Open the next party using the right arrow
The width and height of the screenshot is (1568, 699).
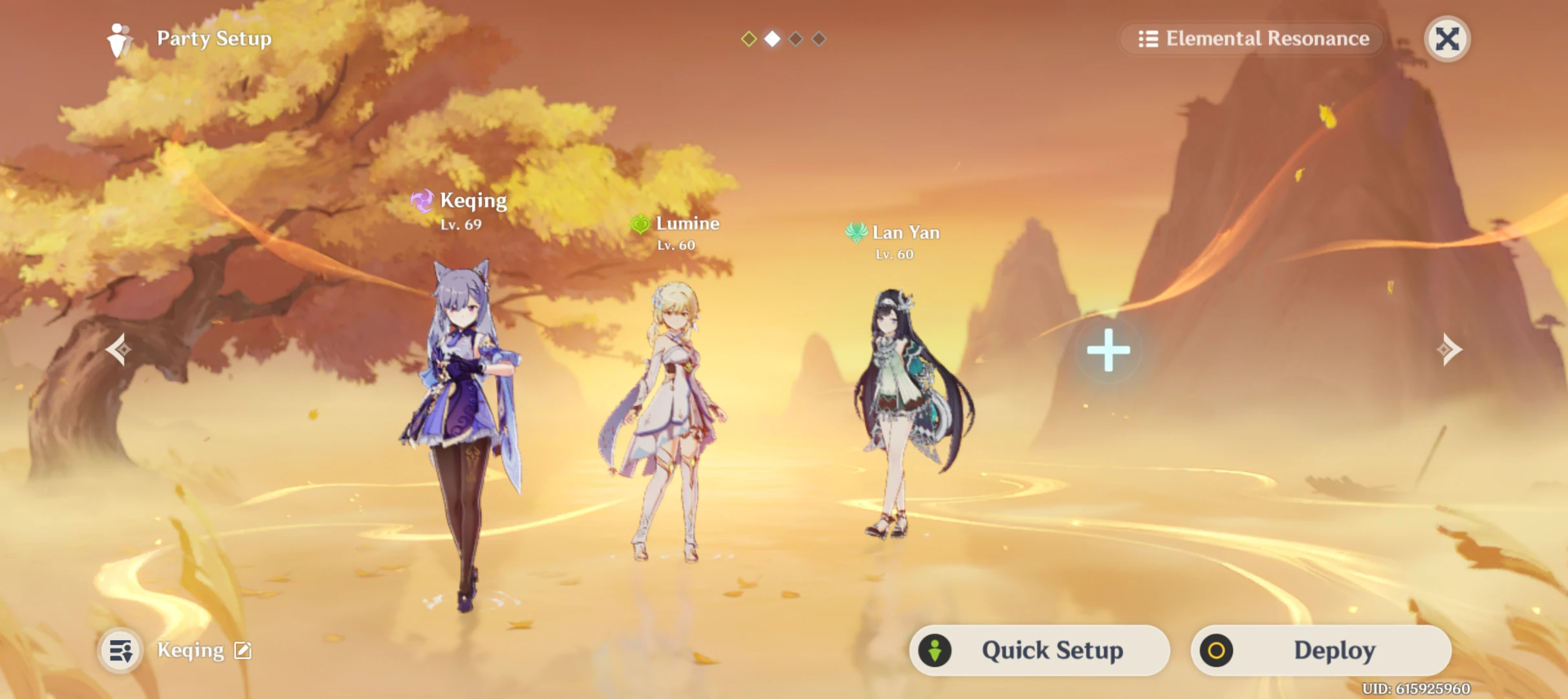[x=1449, y=349]
